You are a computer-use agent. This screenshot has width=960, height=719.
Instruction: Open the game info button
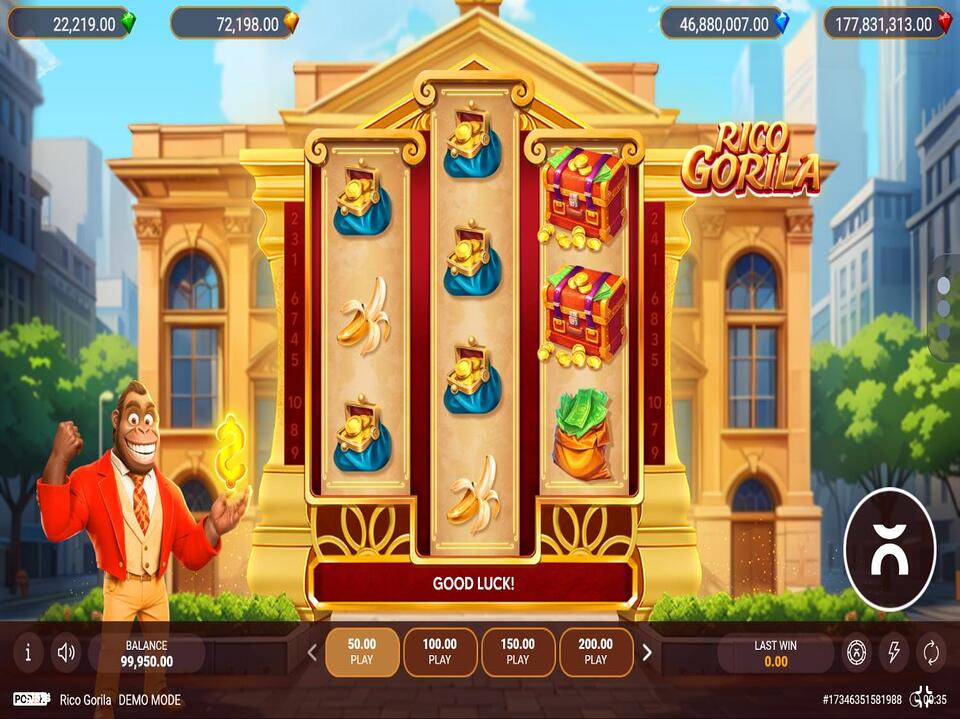tap(28, 653)
